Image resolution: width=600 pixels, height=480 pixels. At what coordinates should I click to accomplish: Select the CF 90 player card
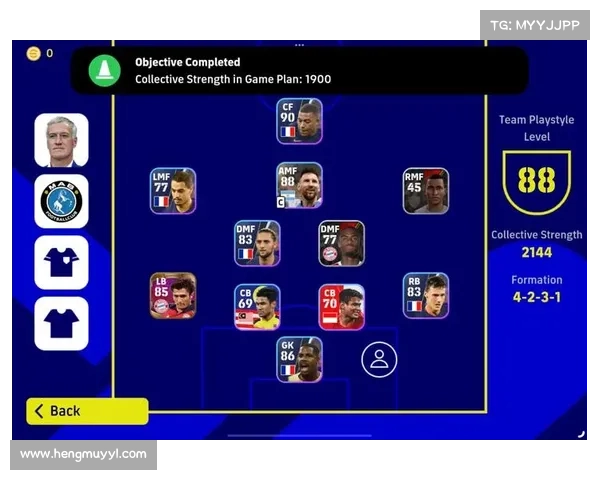click(300, 121)
